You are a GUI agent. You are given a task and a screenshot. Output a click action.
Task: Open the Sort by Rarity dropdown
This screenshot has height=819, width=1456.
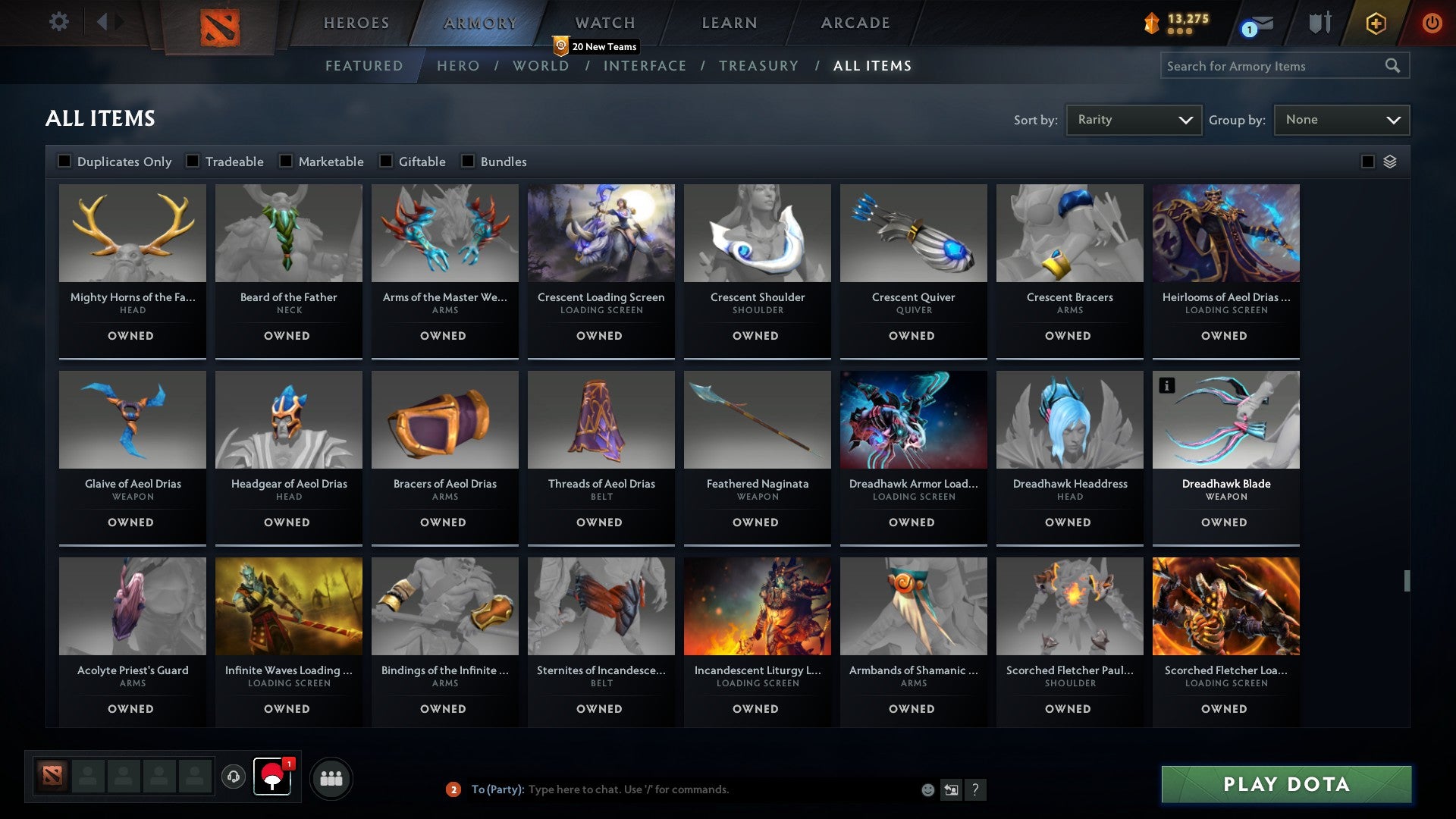[x=1133, y=119]
